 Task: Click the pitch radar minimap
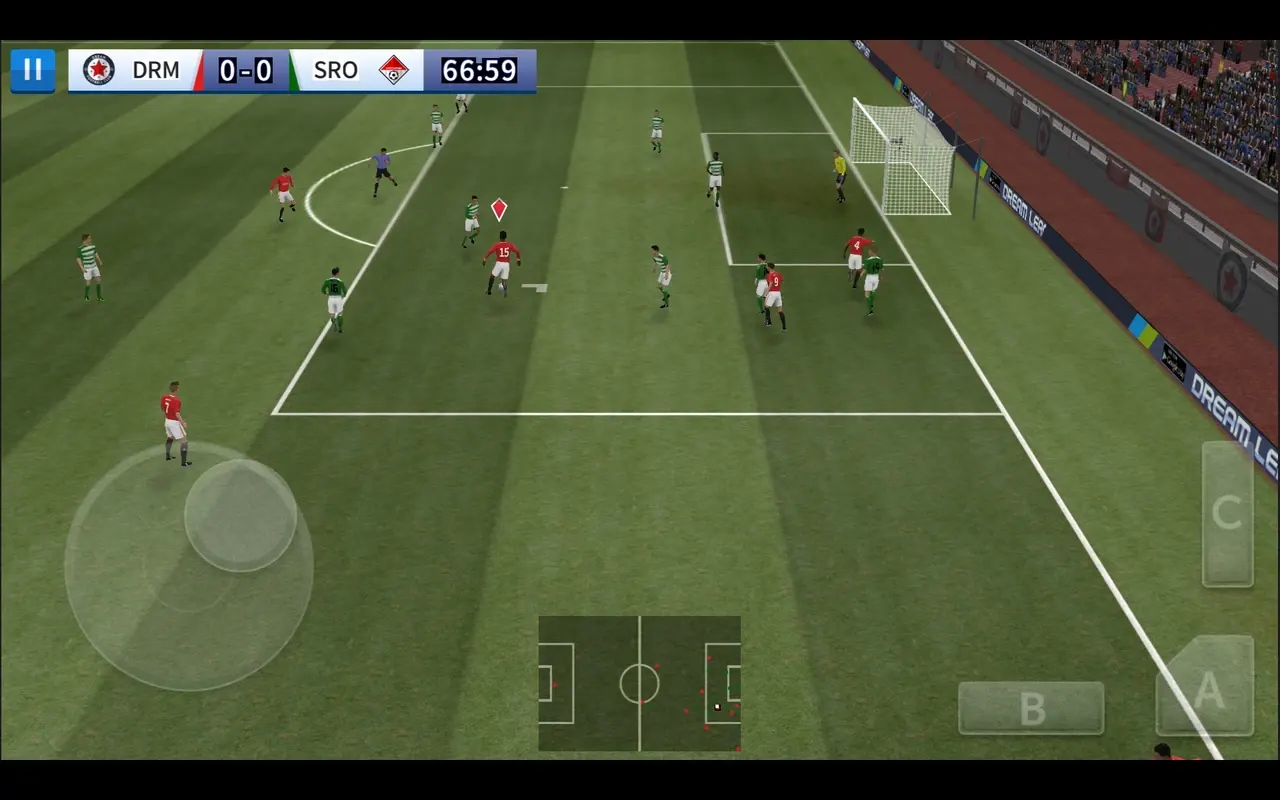click(639, 683)
